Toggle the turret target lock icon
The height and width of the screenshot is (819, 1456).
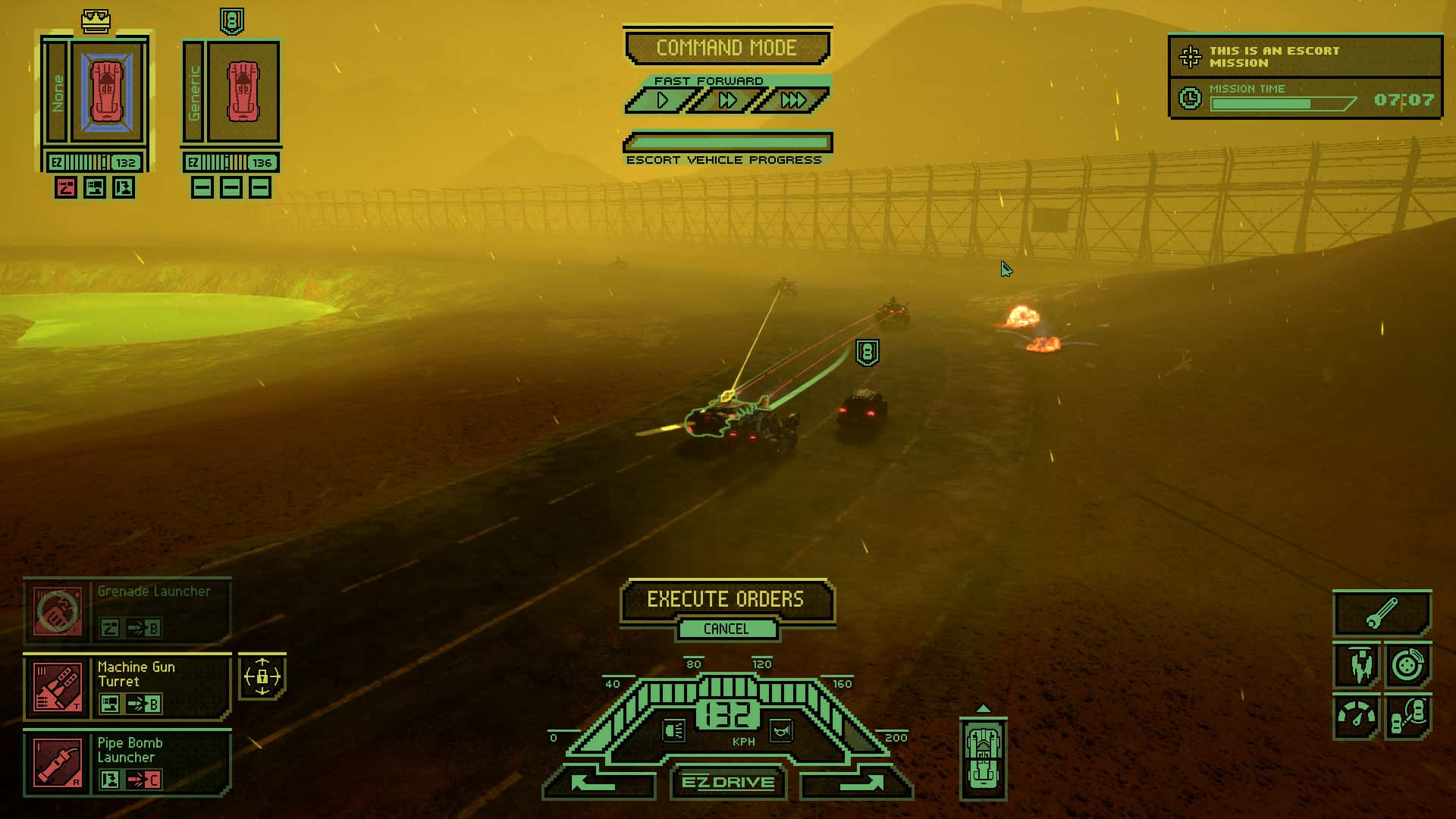pos(262,677)
